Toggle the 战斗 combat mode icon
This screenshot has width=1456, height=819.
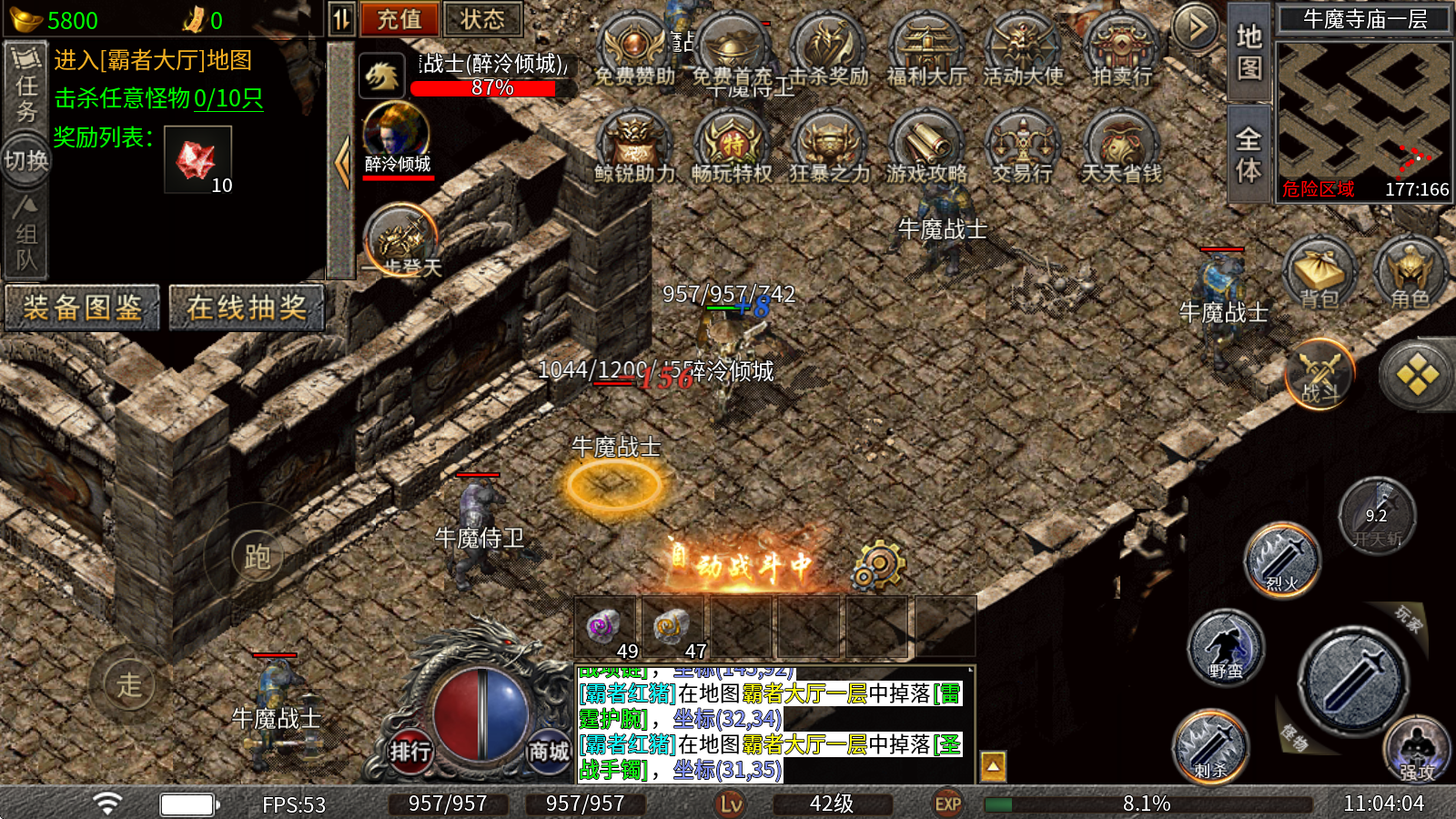pos(1319,373)
